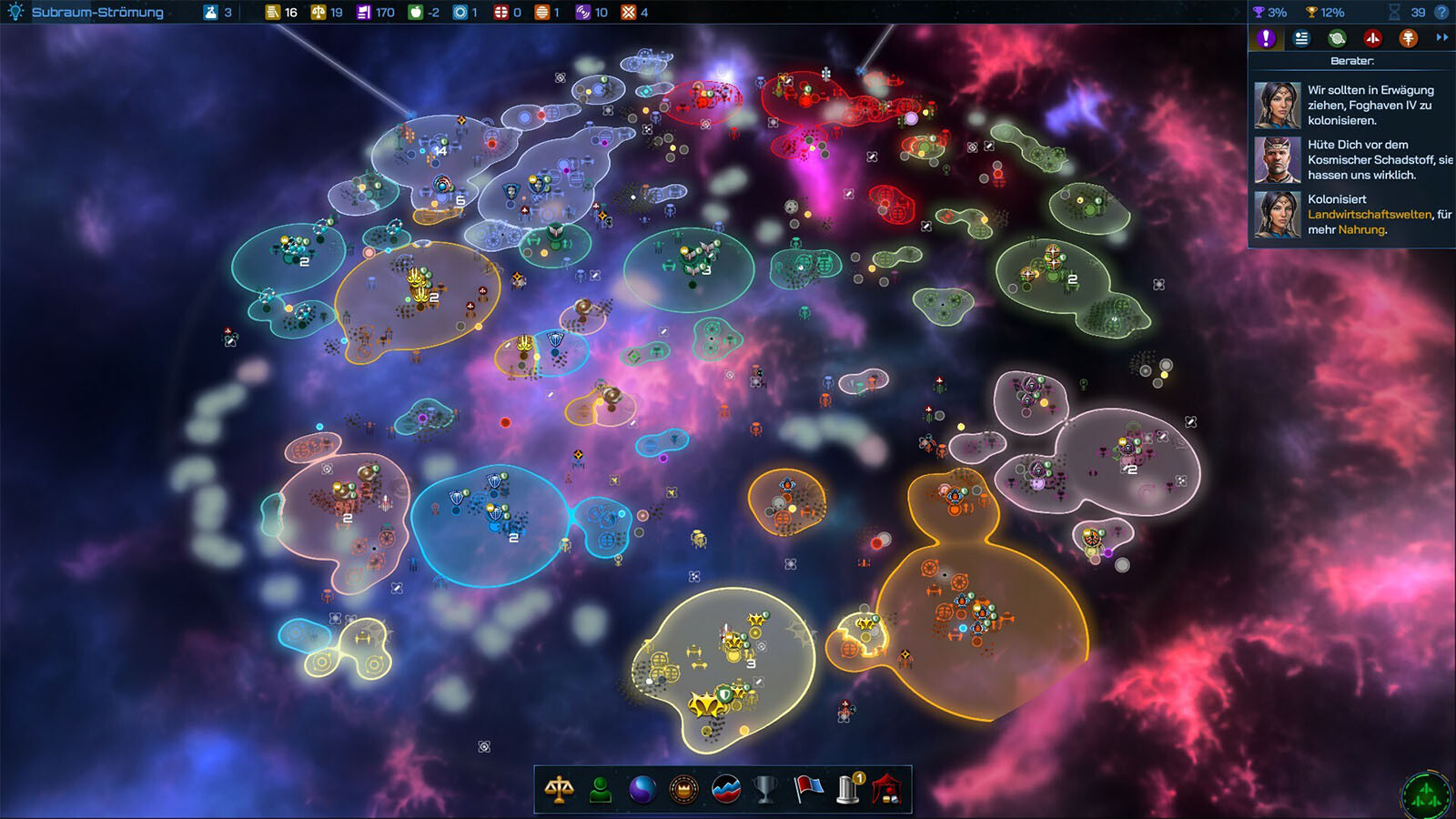Switch to the red spaceship tab

(x=1372, y=38)
